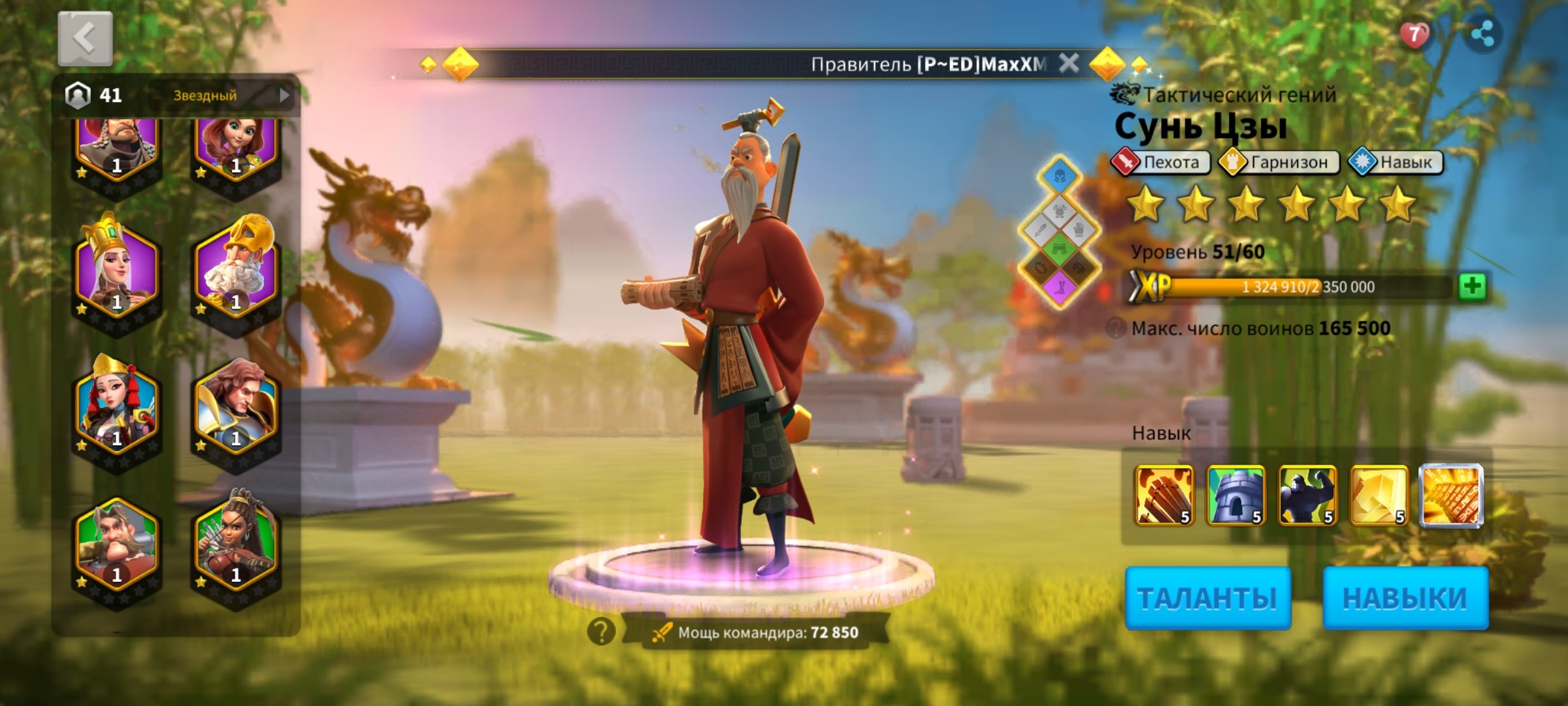Select the muscular silhouette skill icon
This screenshot has height=706, width=1568.
tap(1307, 495)
